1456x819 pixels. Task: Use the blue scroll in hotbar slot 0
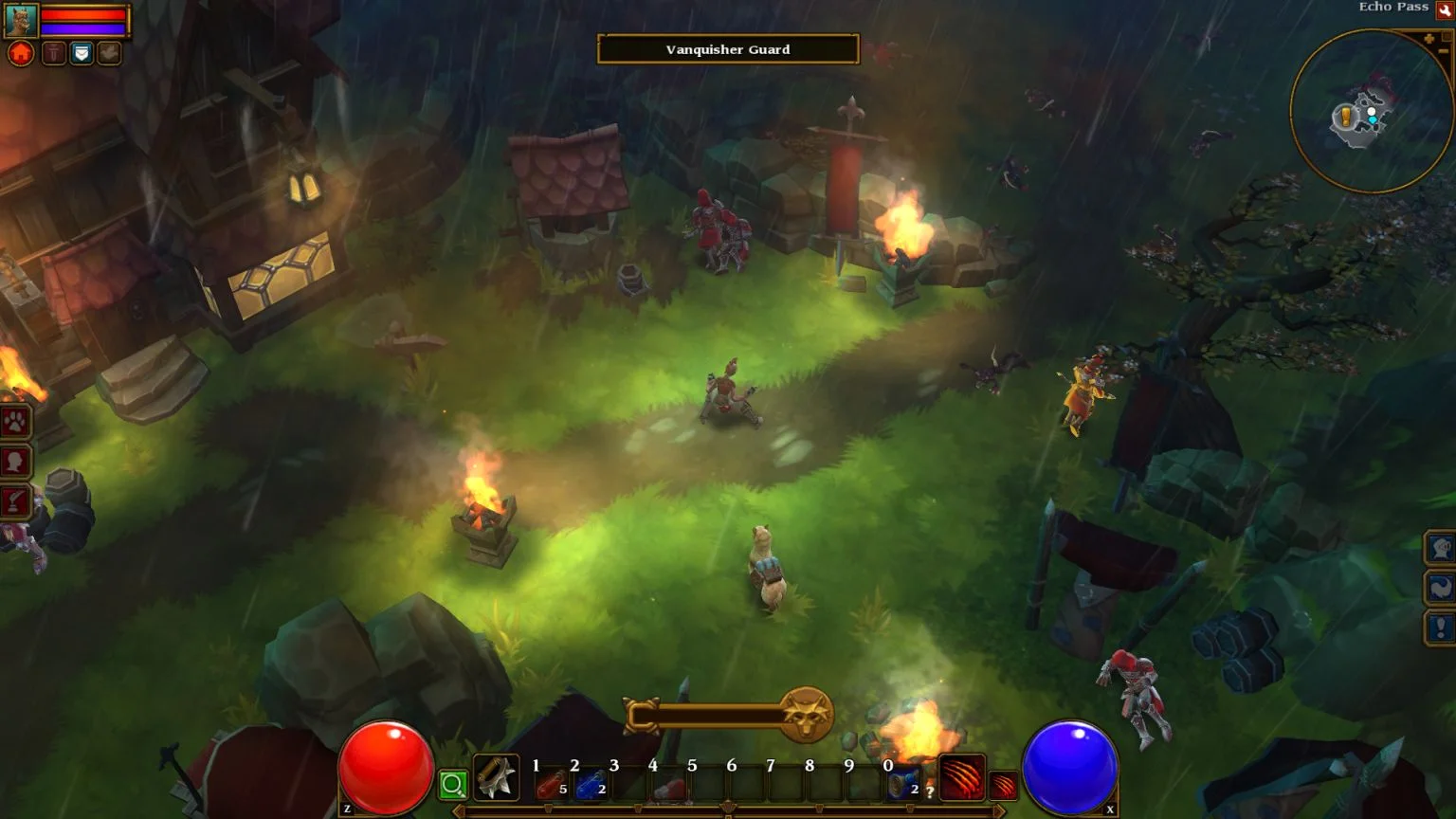tap(901, 785)
